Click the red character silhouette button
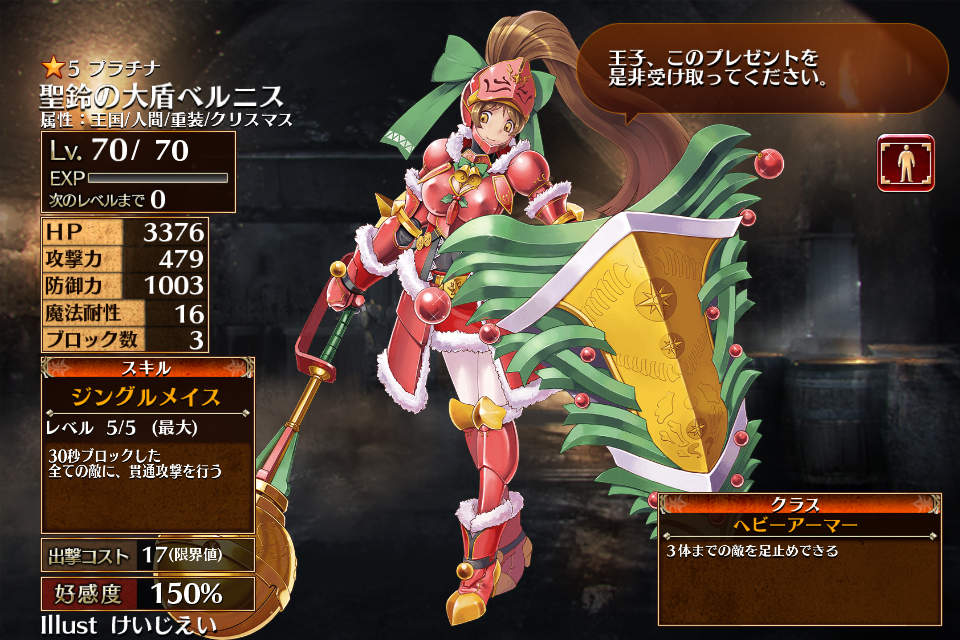The width and height of the screenshot is (960, 640). click(x=906, y=163)
